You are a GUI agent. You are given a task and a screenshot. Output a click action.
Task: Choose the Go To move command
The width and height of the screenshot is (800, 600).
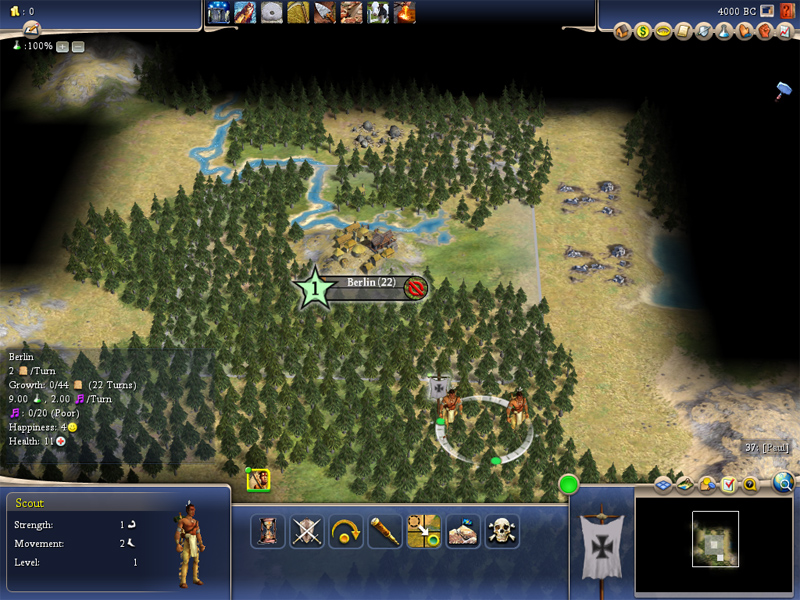tap(424, 530)
